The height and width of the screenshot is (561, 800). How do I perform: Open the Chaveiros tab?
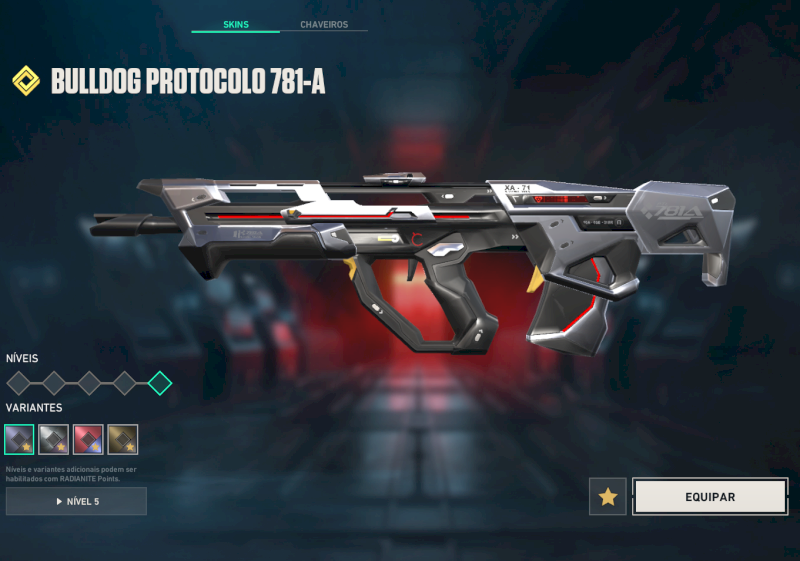click(324, 24)
